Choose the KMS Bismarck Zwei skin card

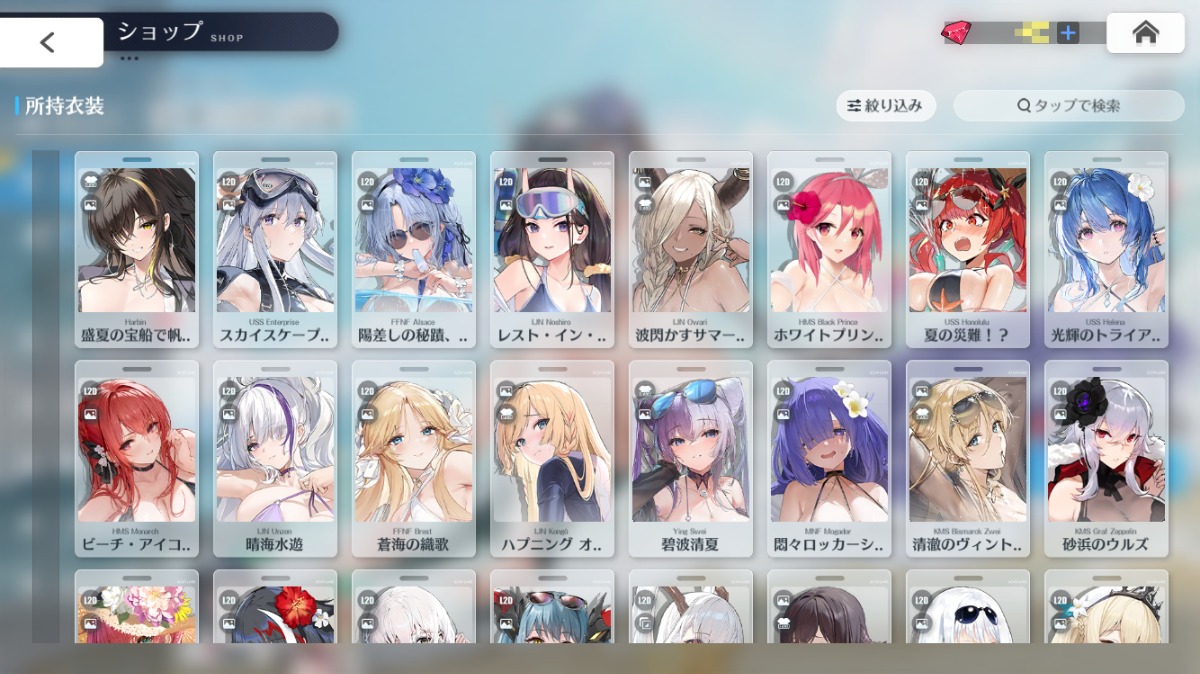(967, 458)
